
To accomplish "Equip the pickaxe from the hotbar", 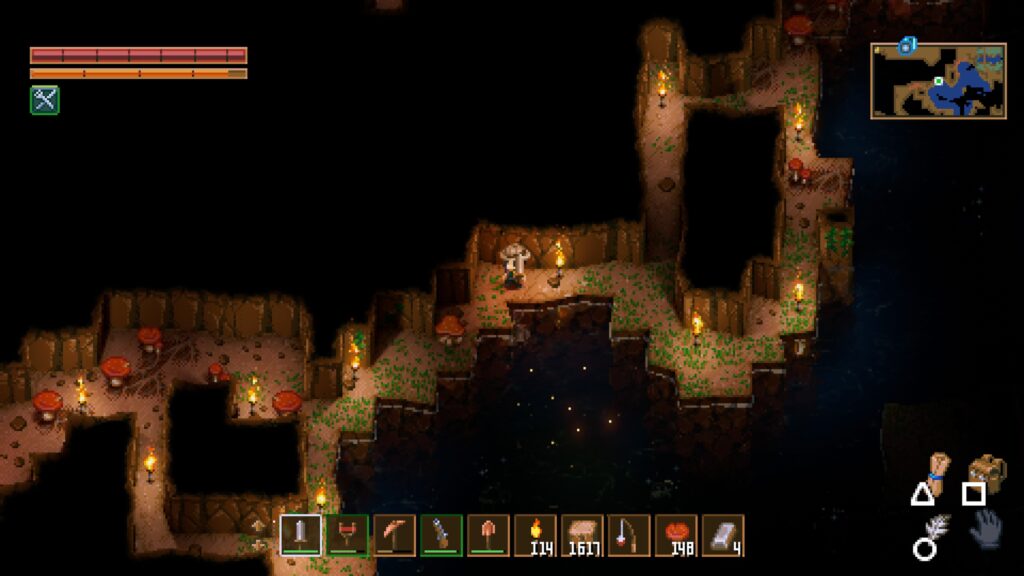I will click(x=395, y=535).
